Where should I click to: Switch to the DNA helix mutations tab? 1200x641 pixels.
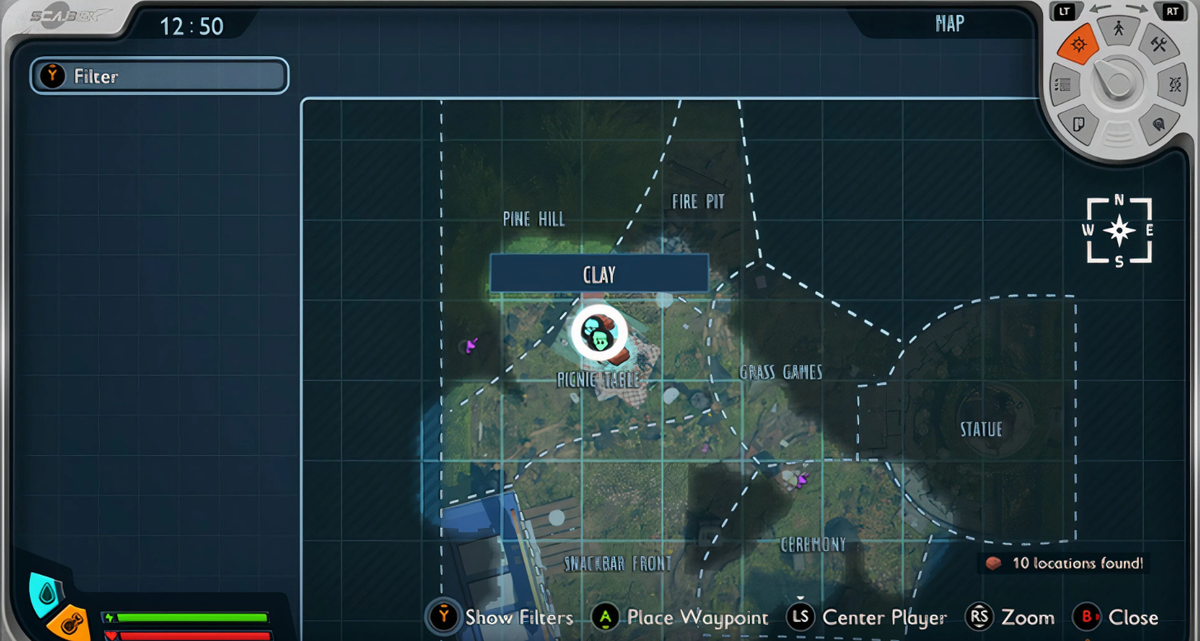1175,85
